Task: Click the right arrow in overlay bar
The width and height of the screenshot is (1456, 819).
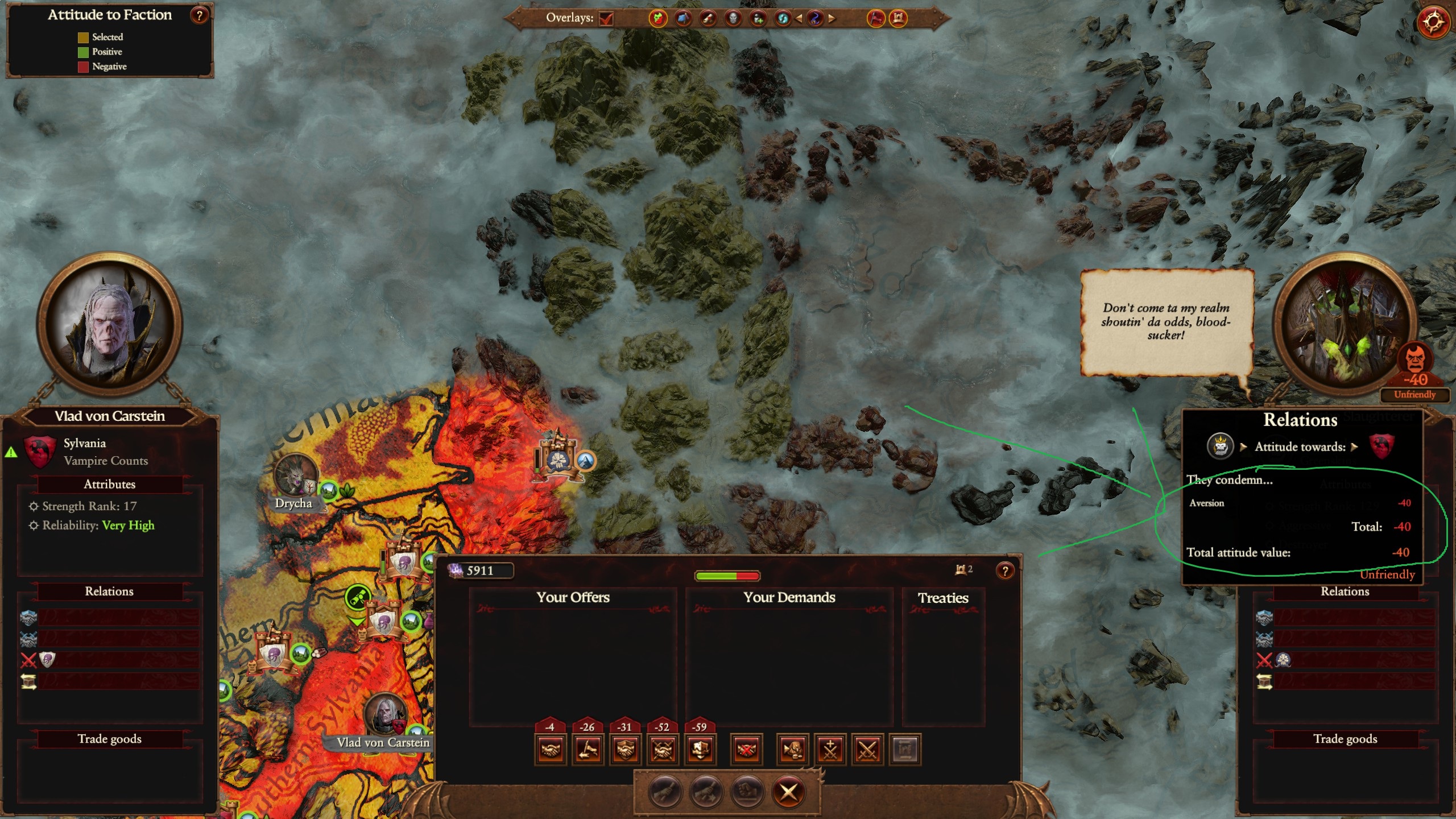Action: (x=830, y=19)
